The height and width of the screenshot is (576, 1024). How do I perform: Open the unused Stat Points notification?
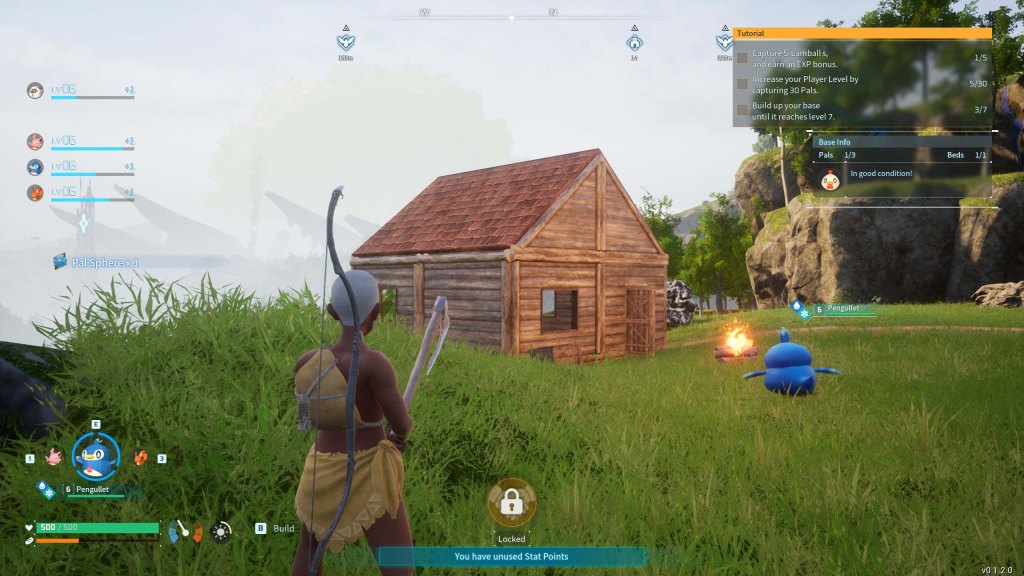[511, 557]
